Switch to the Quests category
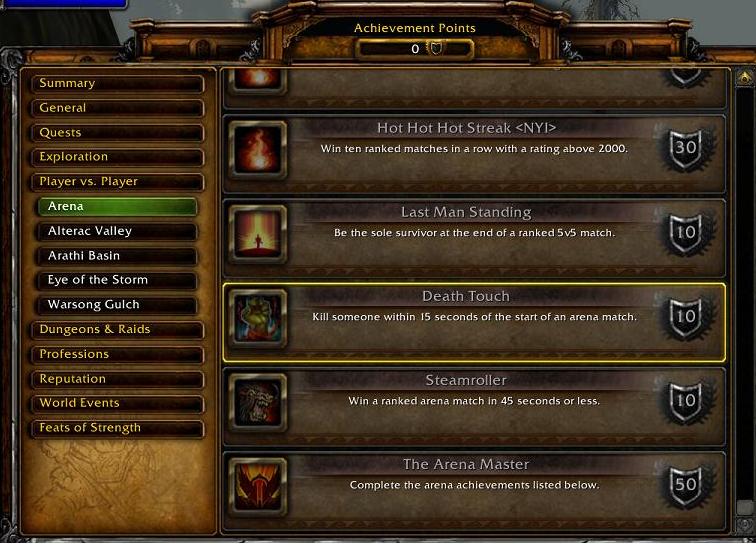Screen dimensions: 756x543 pos(118,132)
